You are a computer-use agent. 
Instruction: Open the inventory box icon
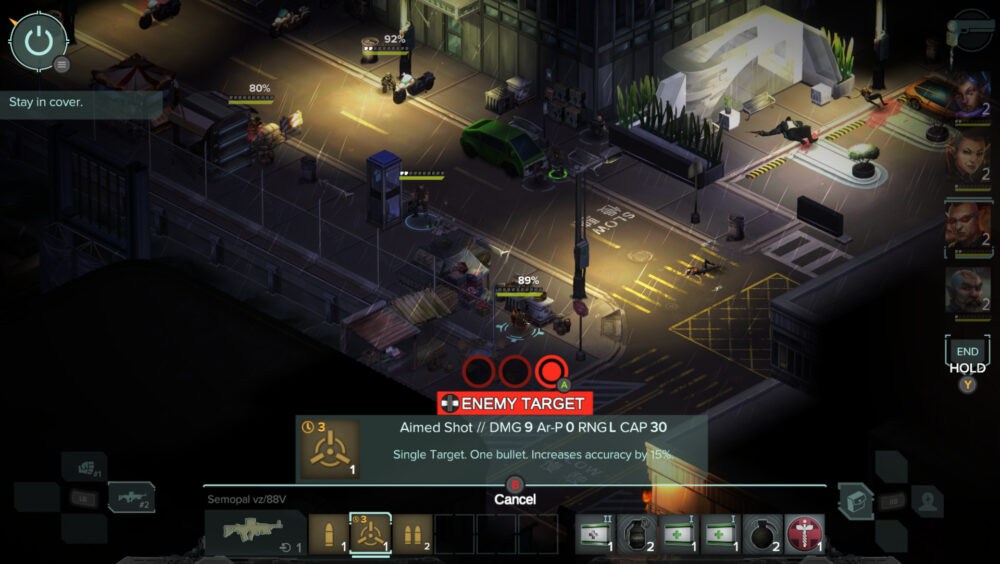[x=853, y=498]
